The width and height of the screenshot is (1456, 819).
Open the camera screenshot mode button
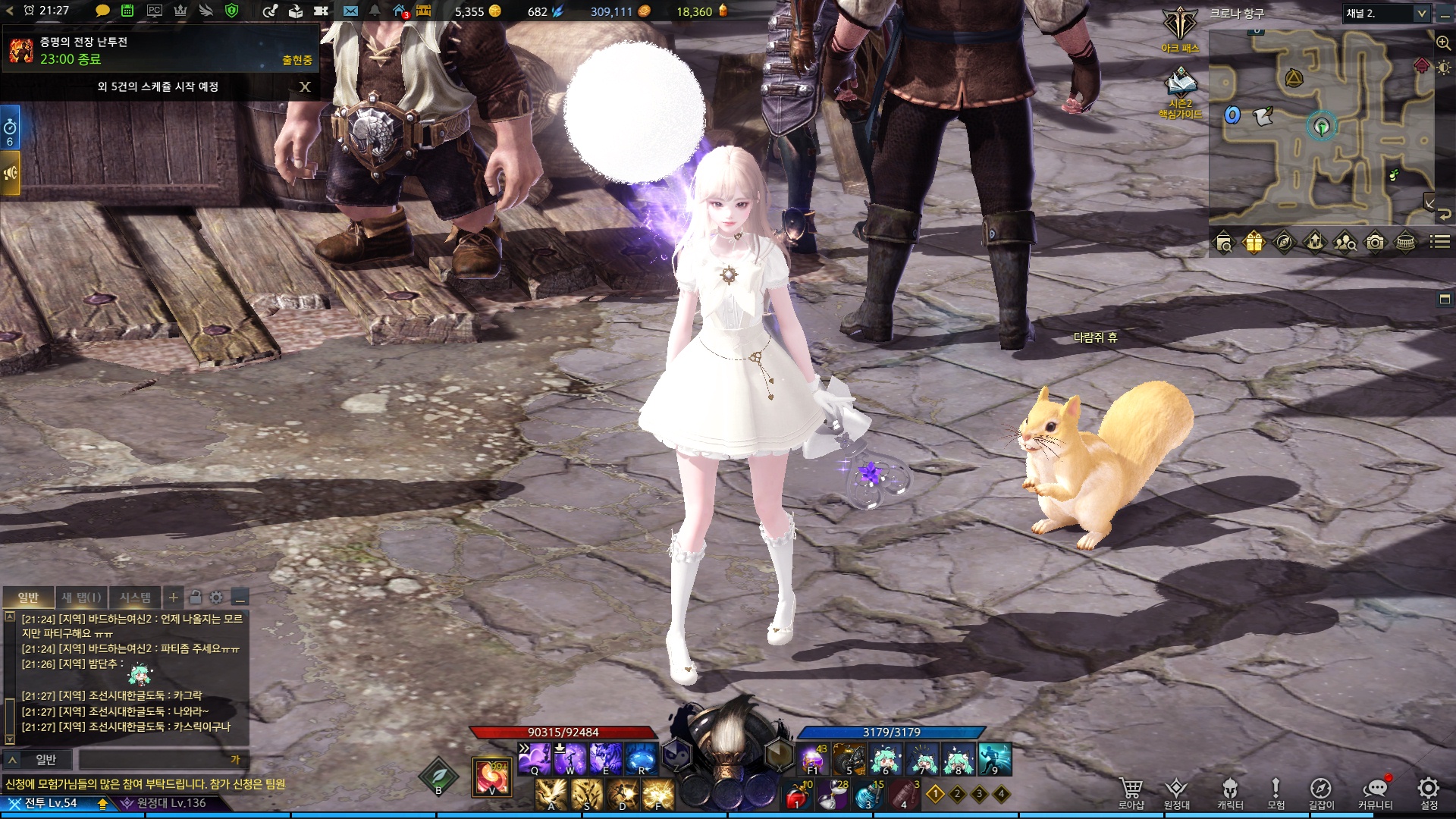[x=1375, y=242]
